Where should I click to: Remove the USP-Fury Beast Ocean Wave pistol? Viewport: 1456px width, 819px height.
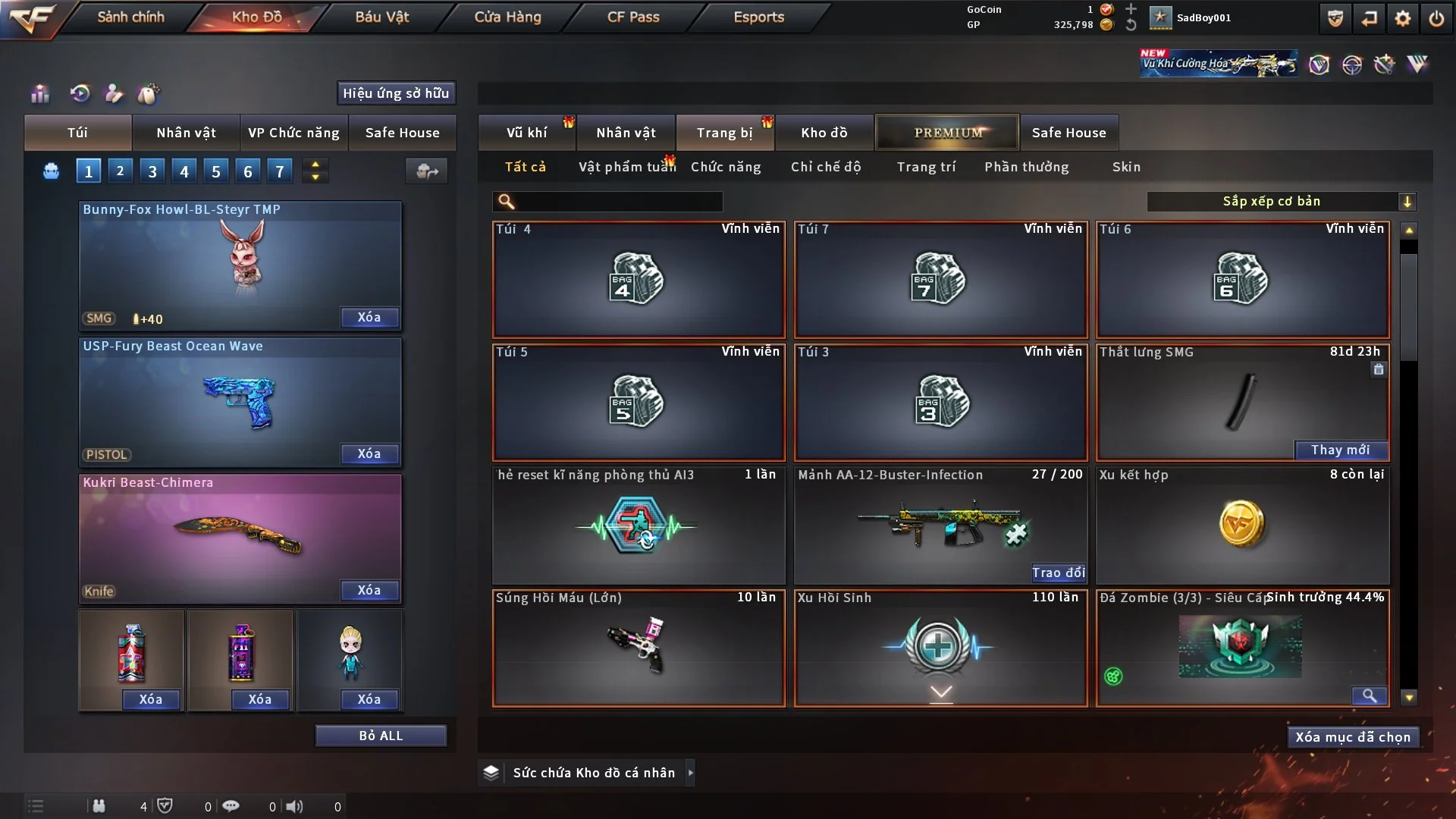coord(369,453)
